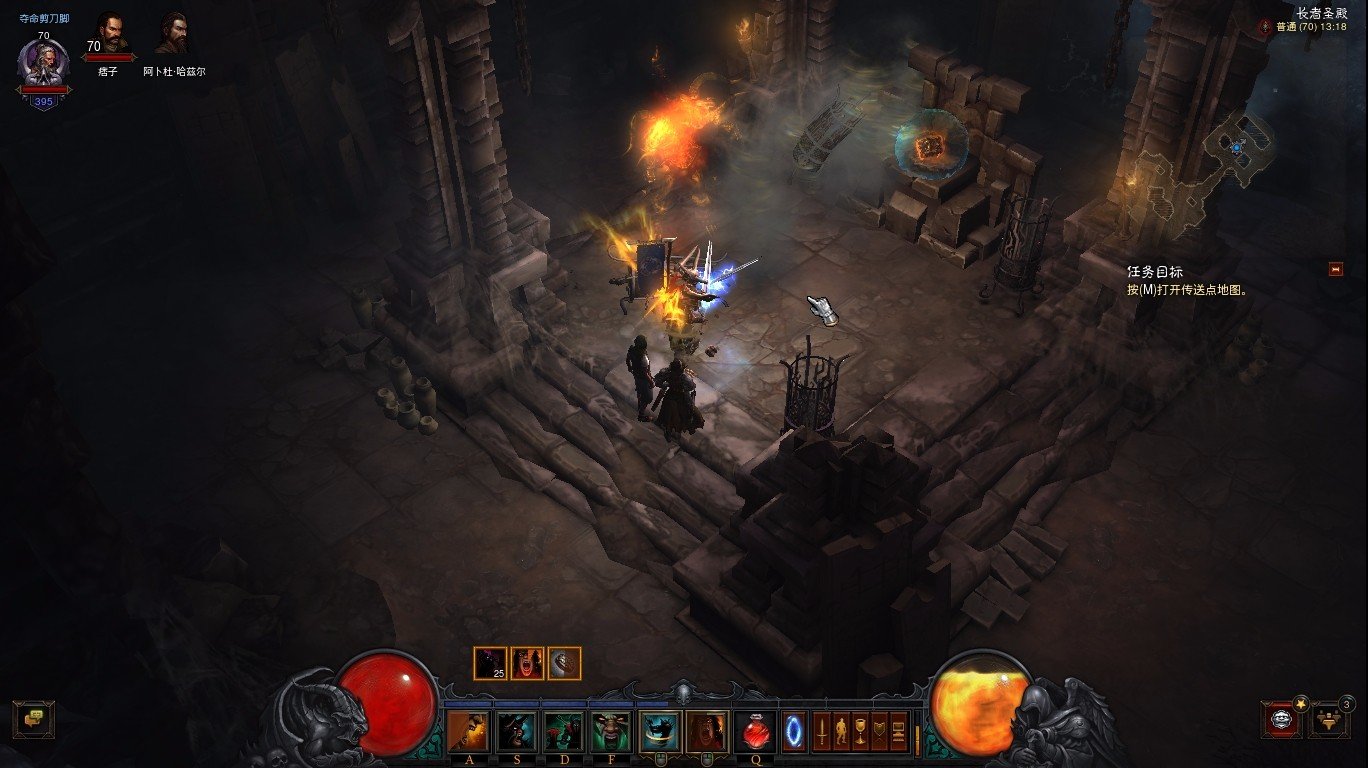Collapse the 任务目标 quest tracker
Image resolution: width=1368 pixels, height=768 pixels.
pos(1335,269)
